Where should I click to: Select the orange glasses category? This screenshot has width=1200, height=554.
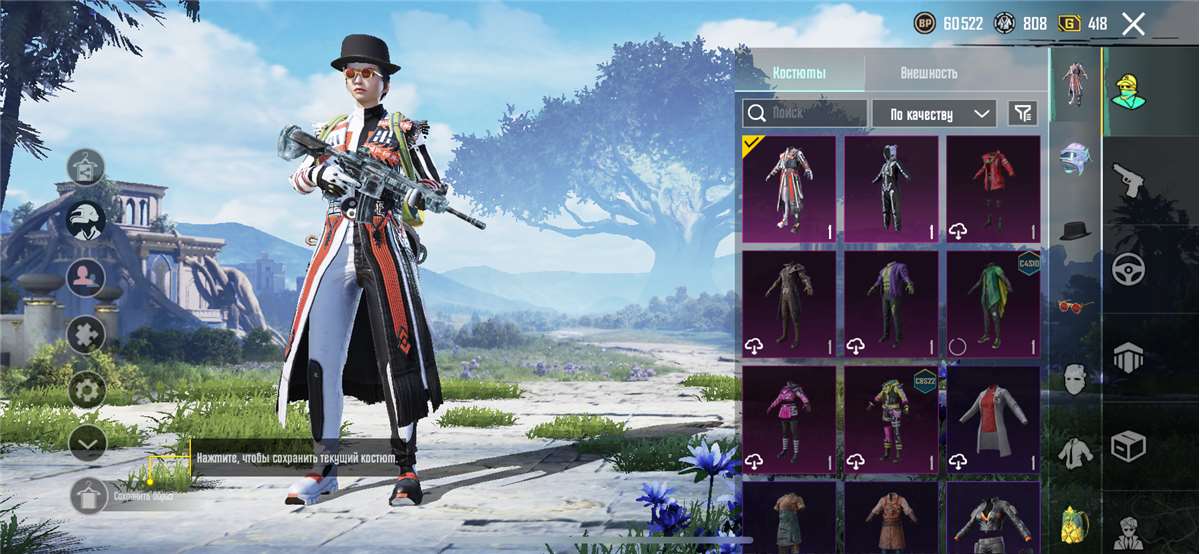click(x=1075, y=305)
